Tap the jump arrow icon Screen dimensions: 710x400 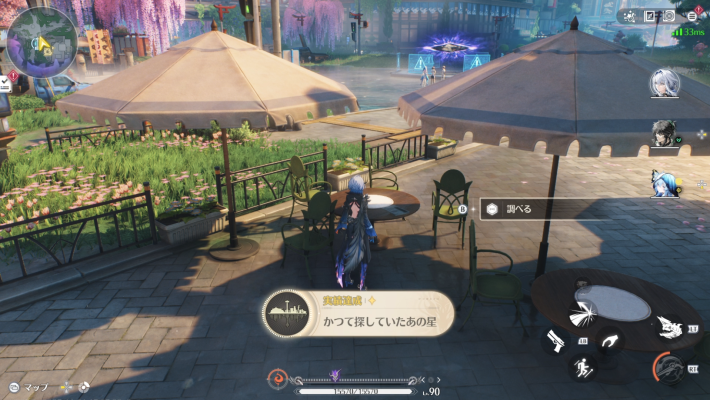pyautogui.click(x=609, y=341)
